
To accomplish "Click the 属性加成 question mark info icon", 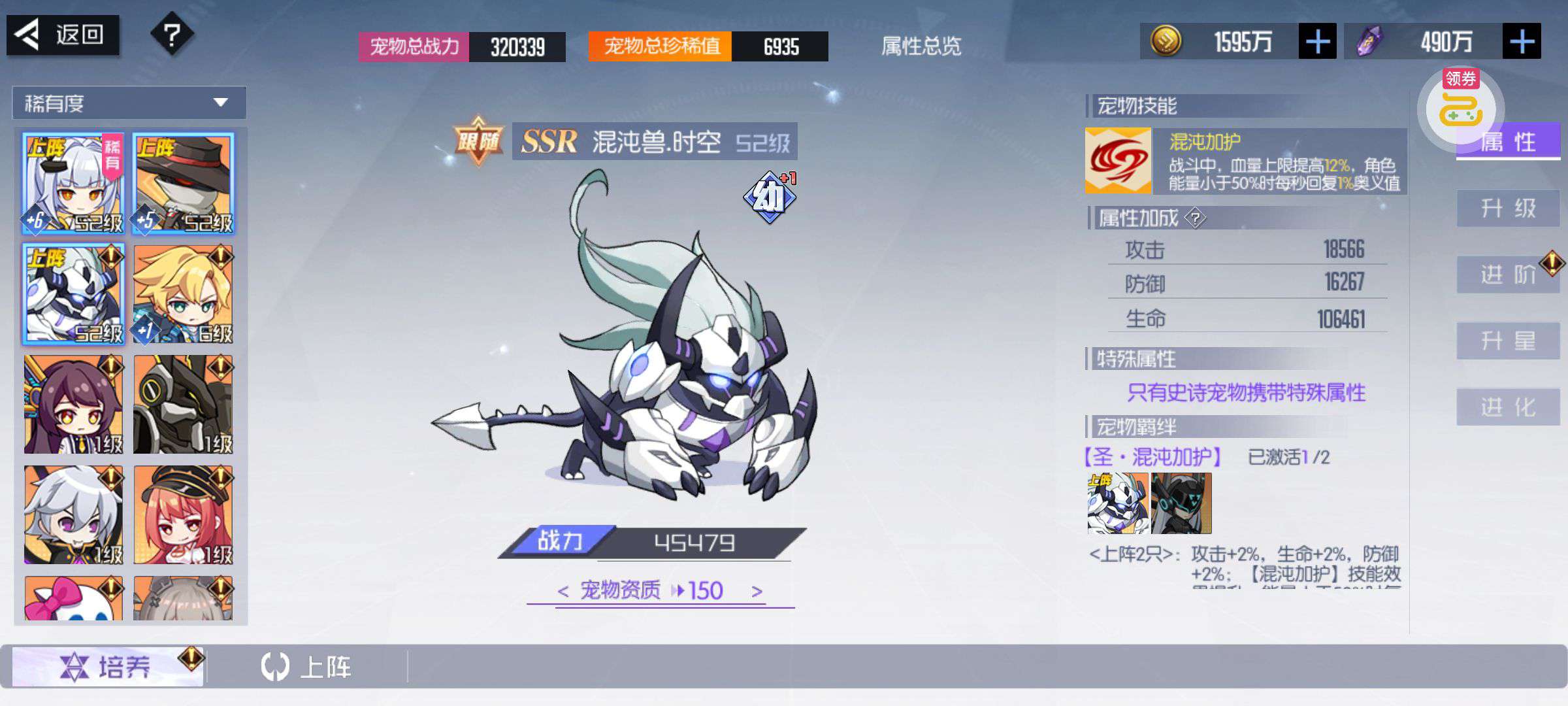I will coord(1195,218).
